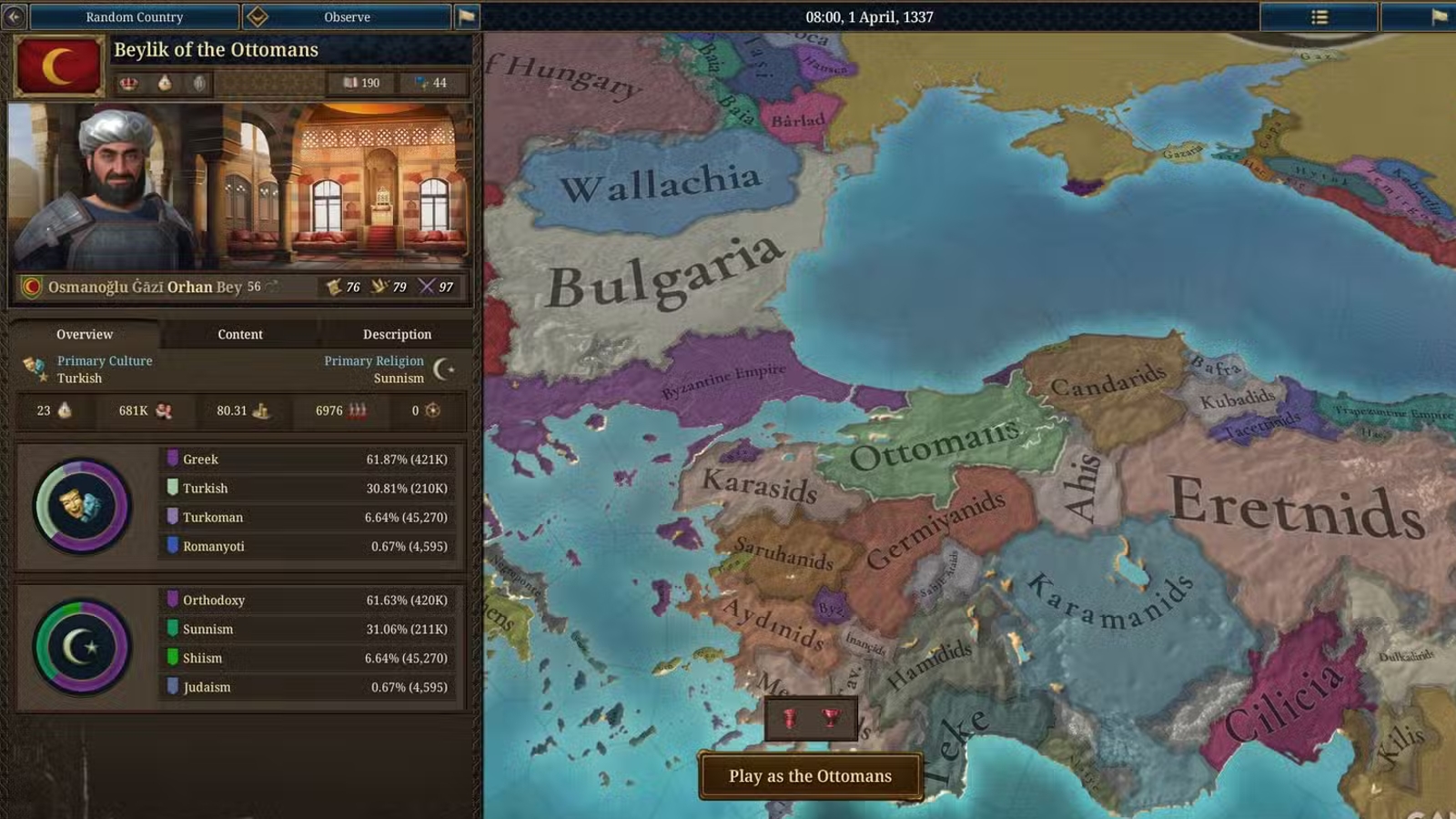Viewport: 1456px width, 819px height.
Task: Go back with the top-left arrow
Action: (14, 16)
